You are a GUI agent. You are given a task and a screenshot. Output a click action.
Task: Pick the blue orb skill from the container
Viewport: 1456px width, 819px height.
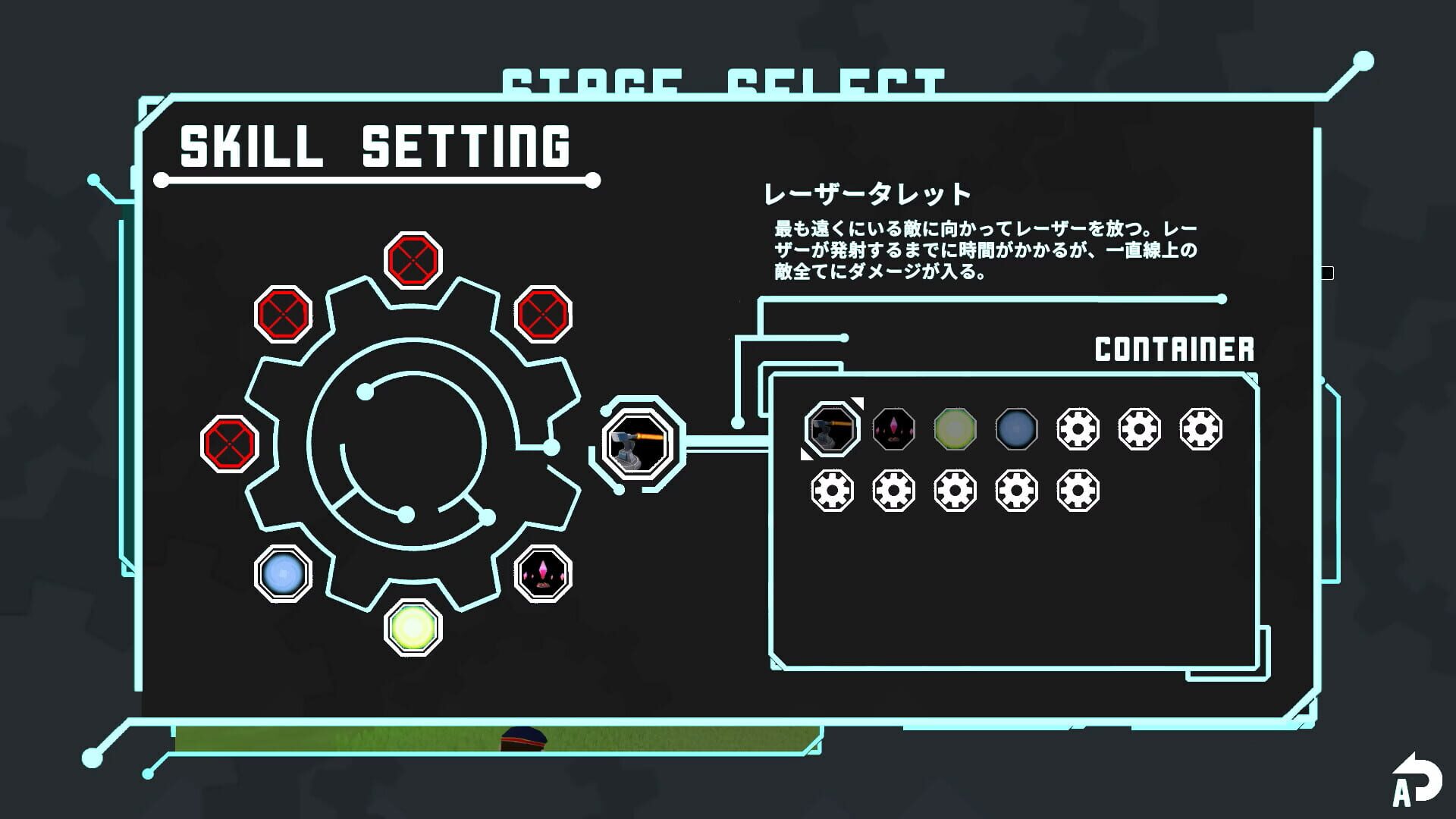click(x=1018, y=429)
